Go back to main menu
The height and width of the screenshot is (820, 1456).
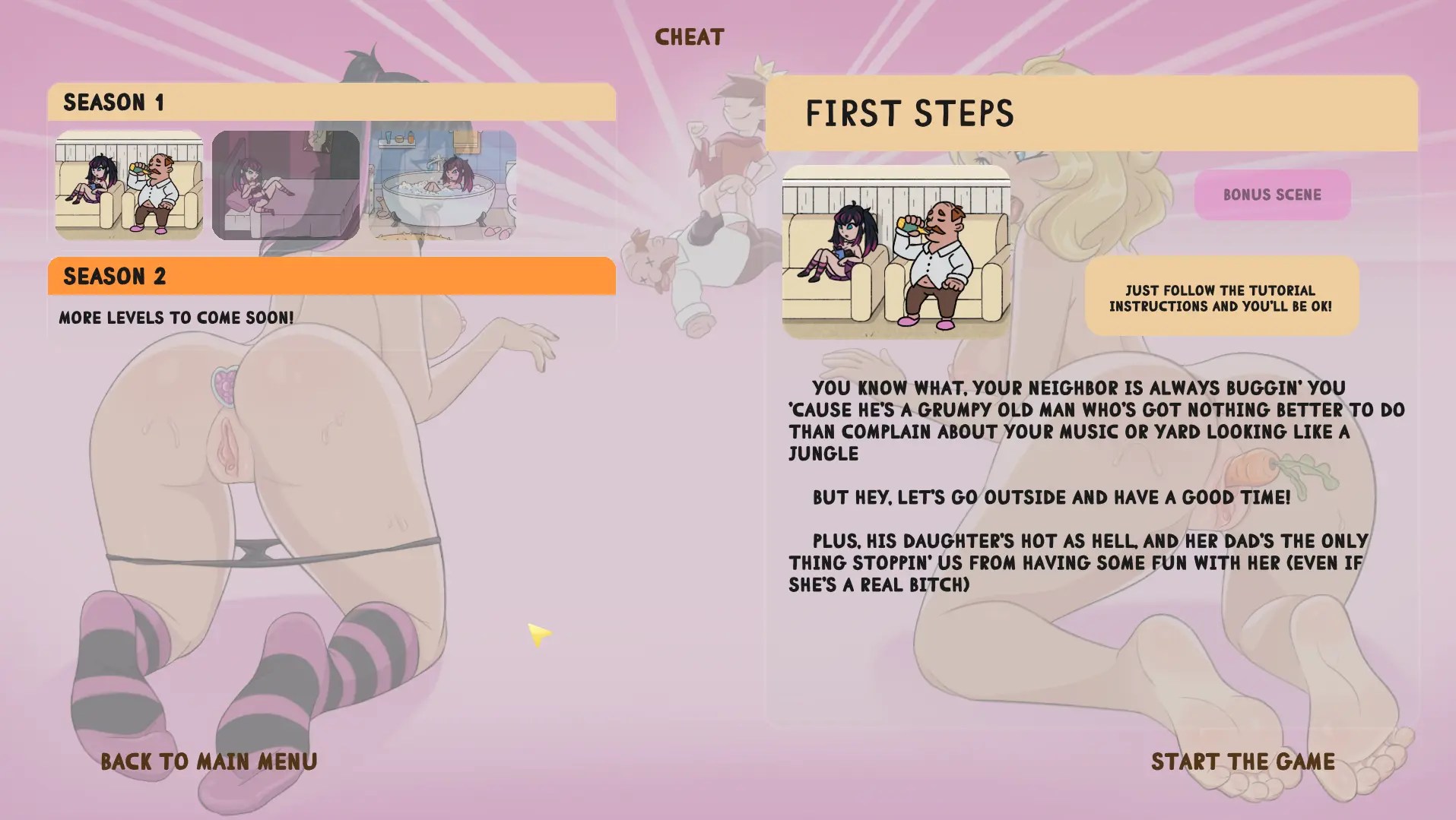(209, 761)
